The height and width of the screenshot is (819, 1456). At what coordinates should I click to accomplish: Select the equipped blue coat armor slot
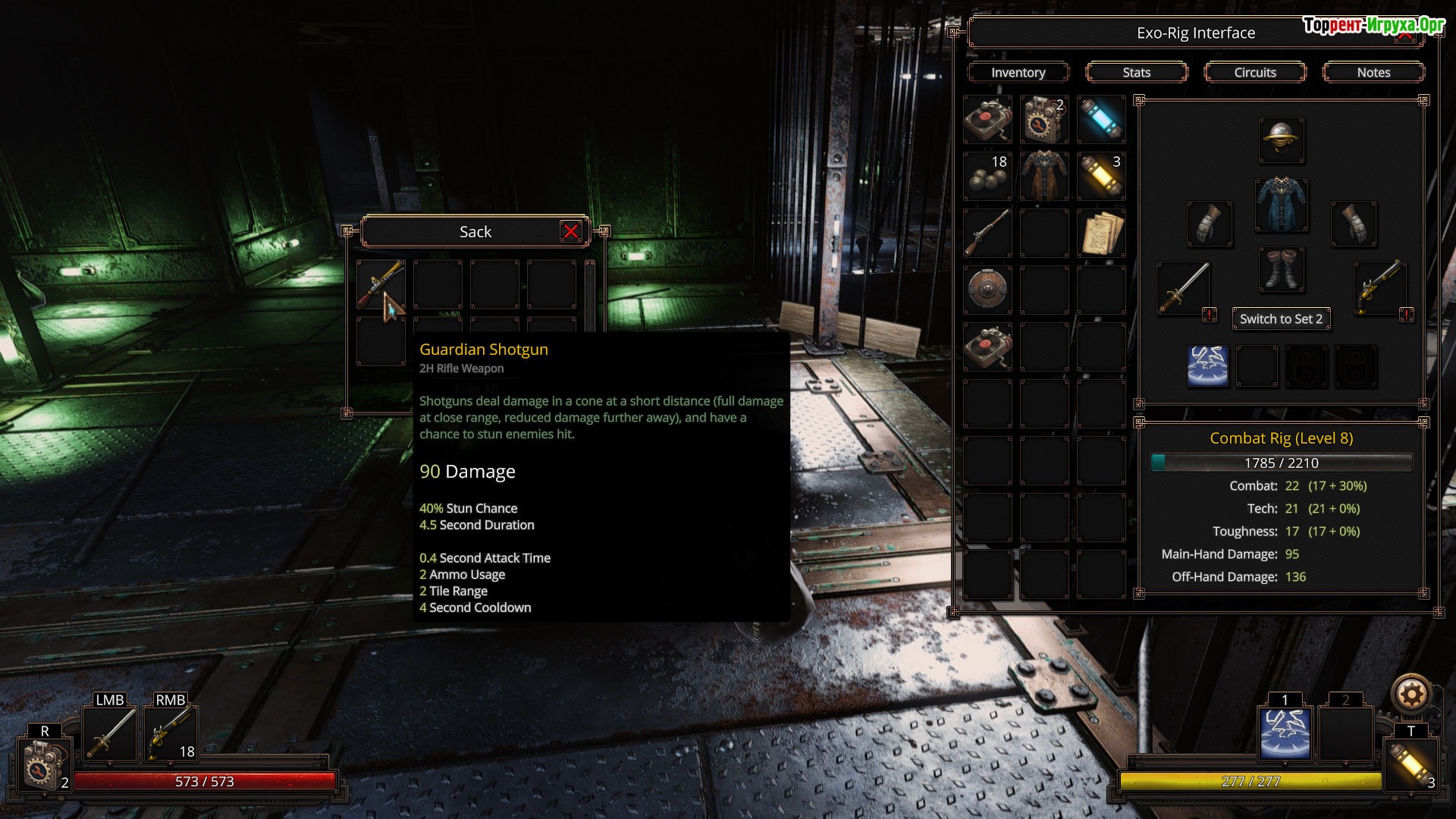pos(1282,203)
